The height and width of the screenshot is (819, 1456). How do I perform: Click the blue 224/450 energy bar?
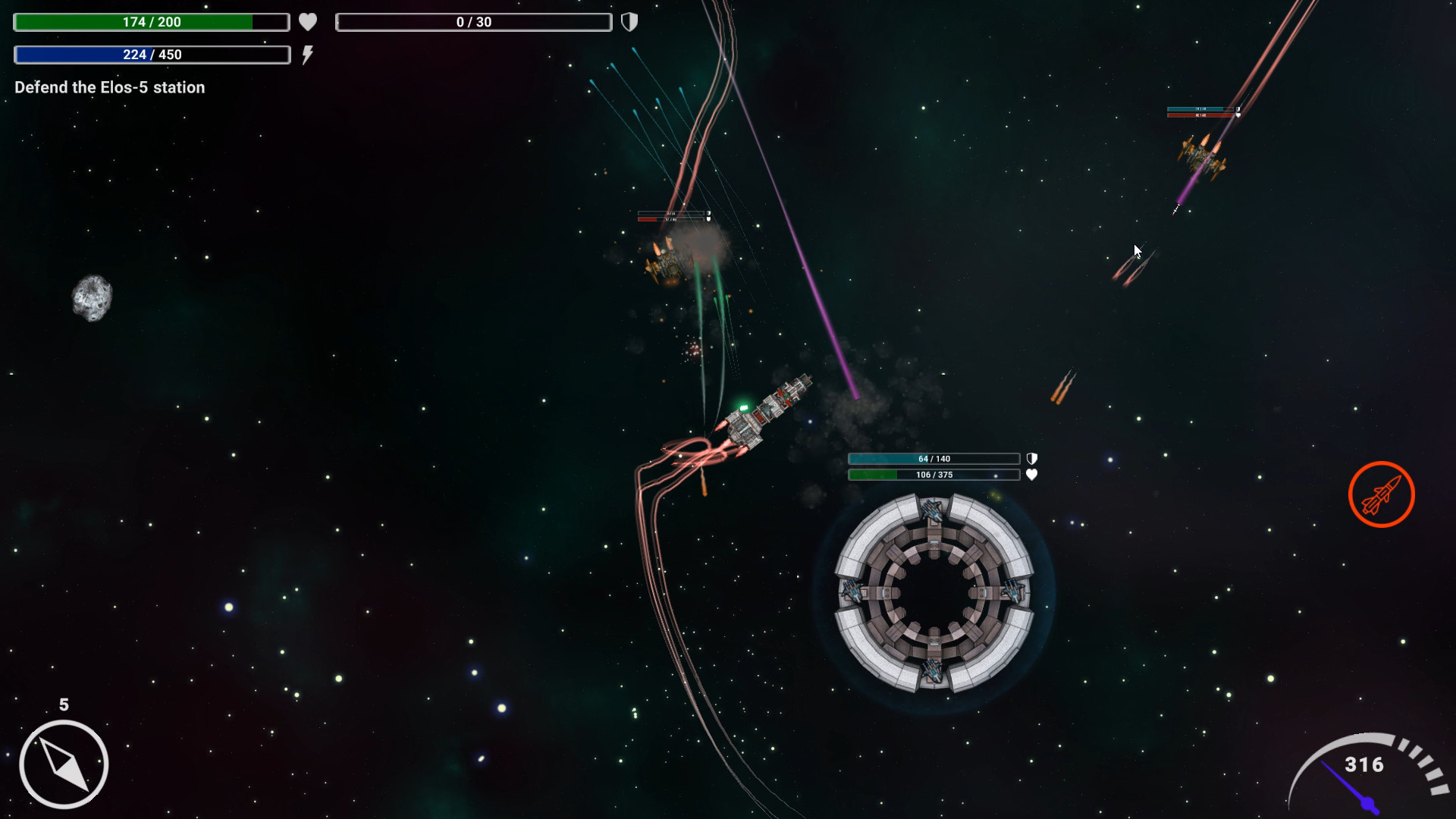(151, 54)
